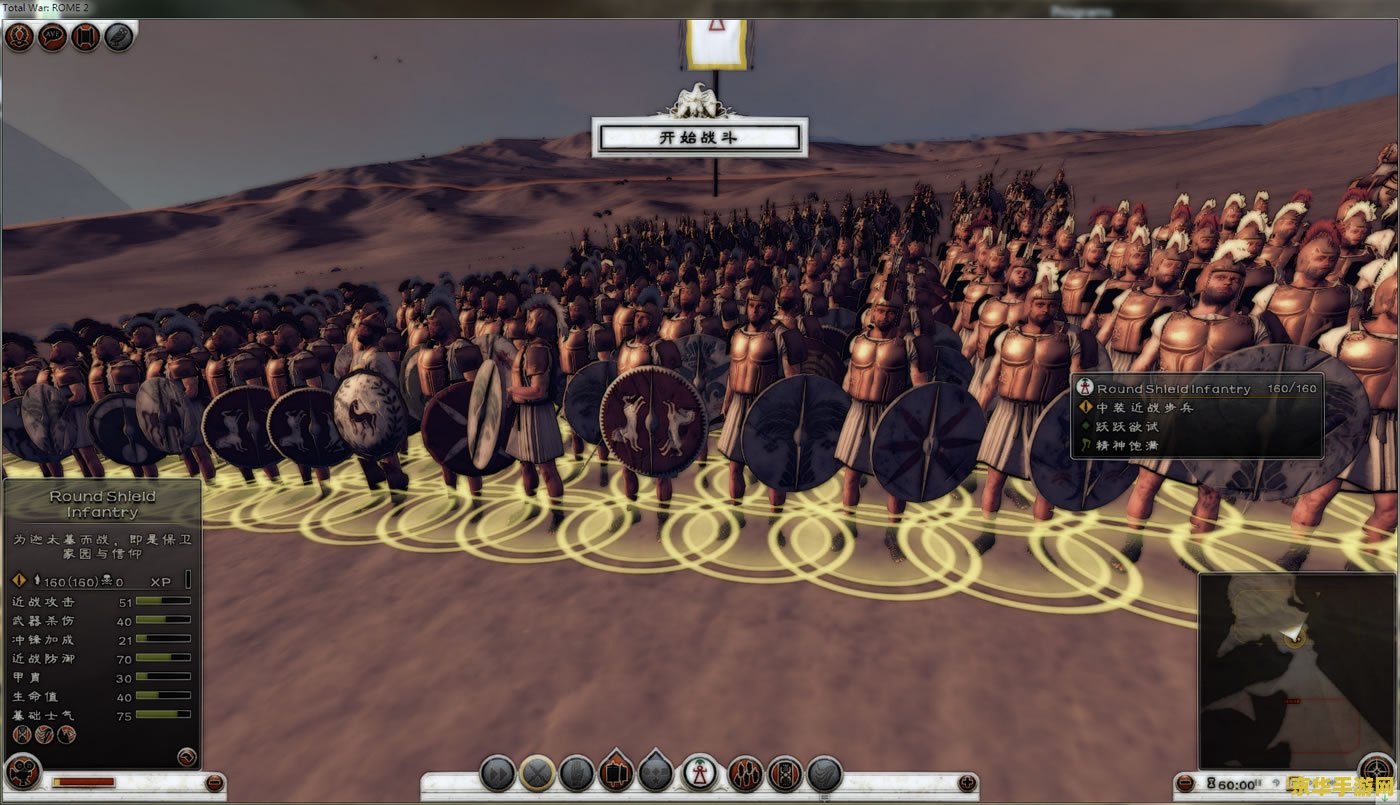Expand the army panel with the plus button
The image size is (1400, 805).
966,783
